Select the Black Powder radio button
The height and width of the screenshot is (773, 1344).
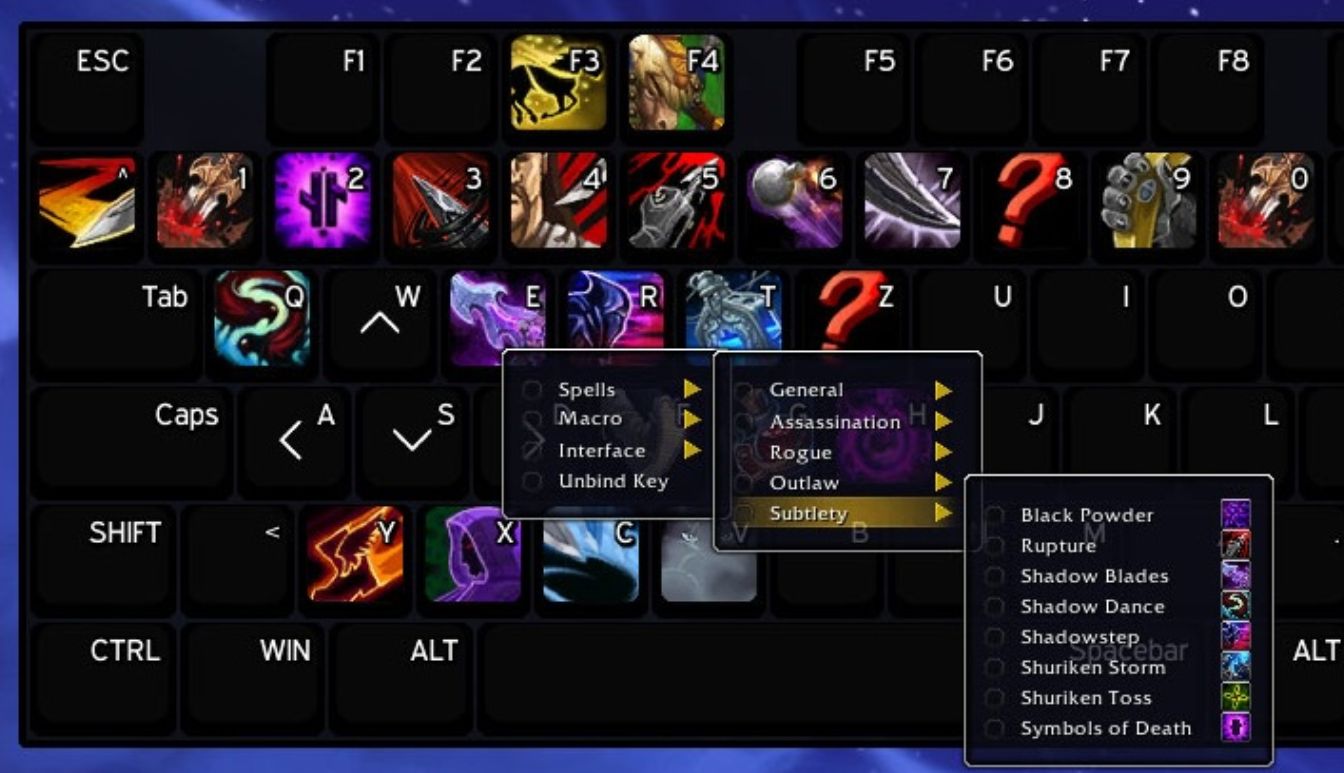pos(996,515)
